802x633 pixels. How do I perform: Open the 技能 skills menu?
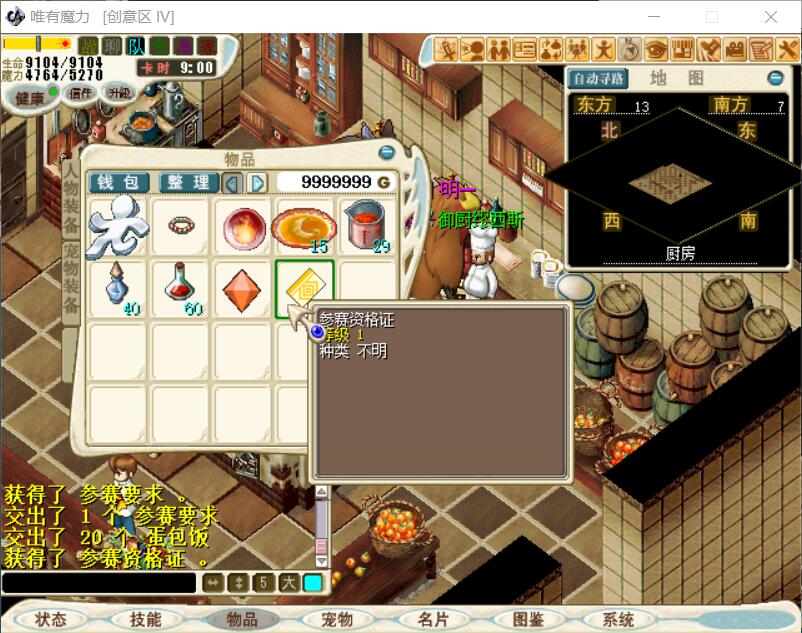[x=145, y=620]
